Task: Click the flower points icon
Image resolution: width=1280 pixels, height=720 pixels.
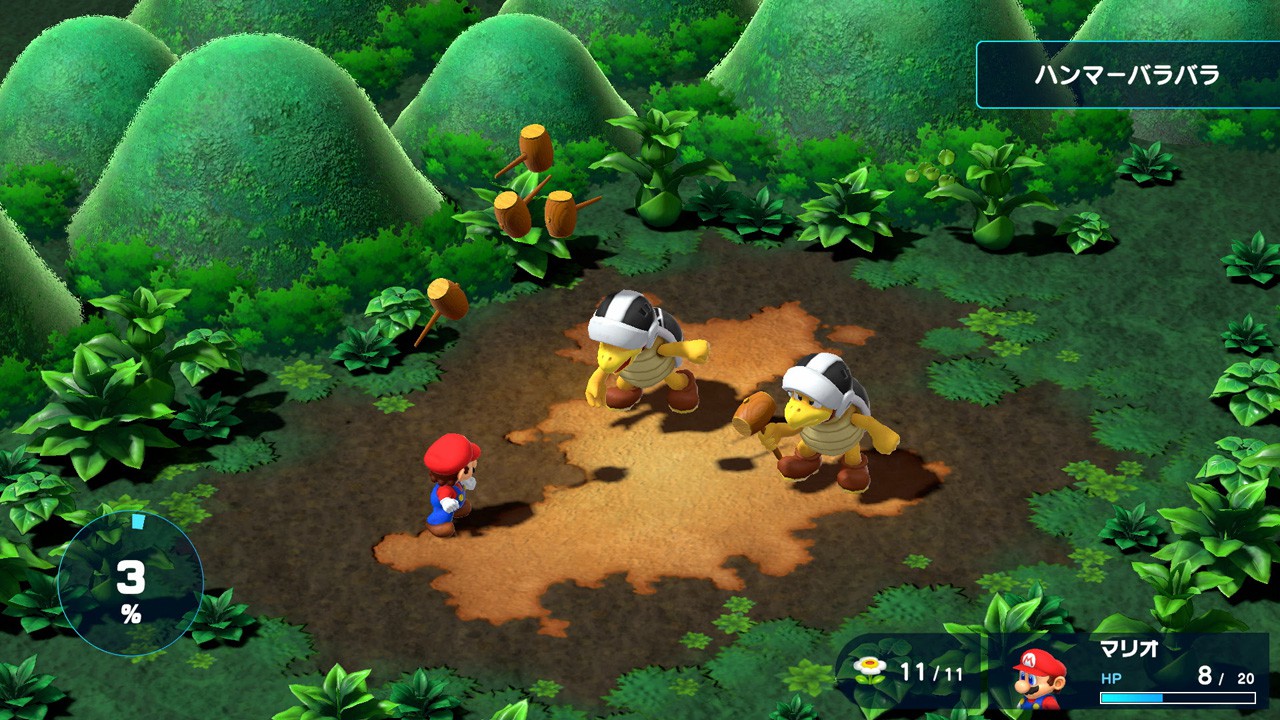Action: point(870,670)
